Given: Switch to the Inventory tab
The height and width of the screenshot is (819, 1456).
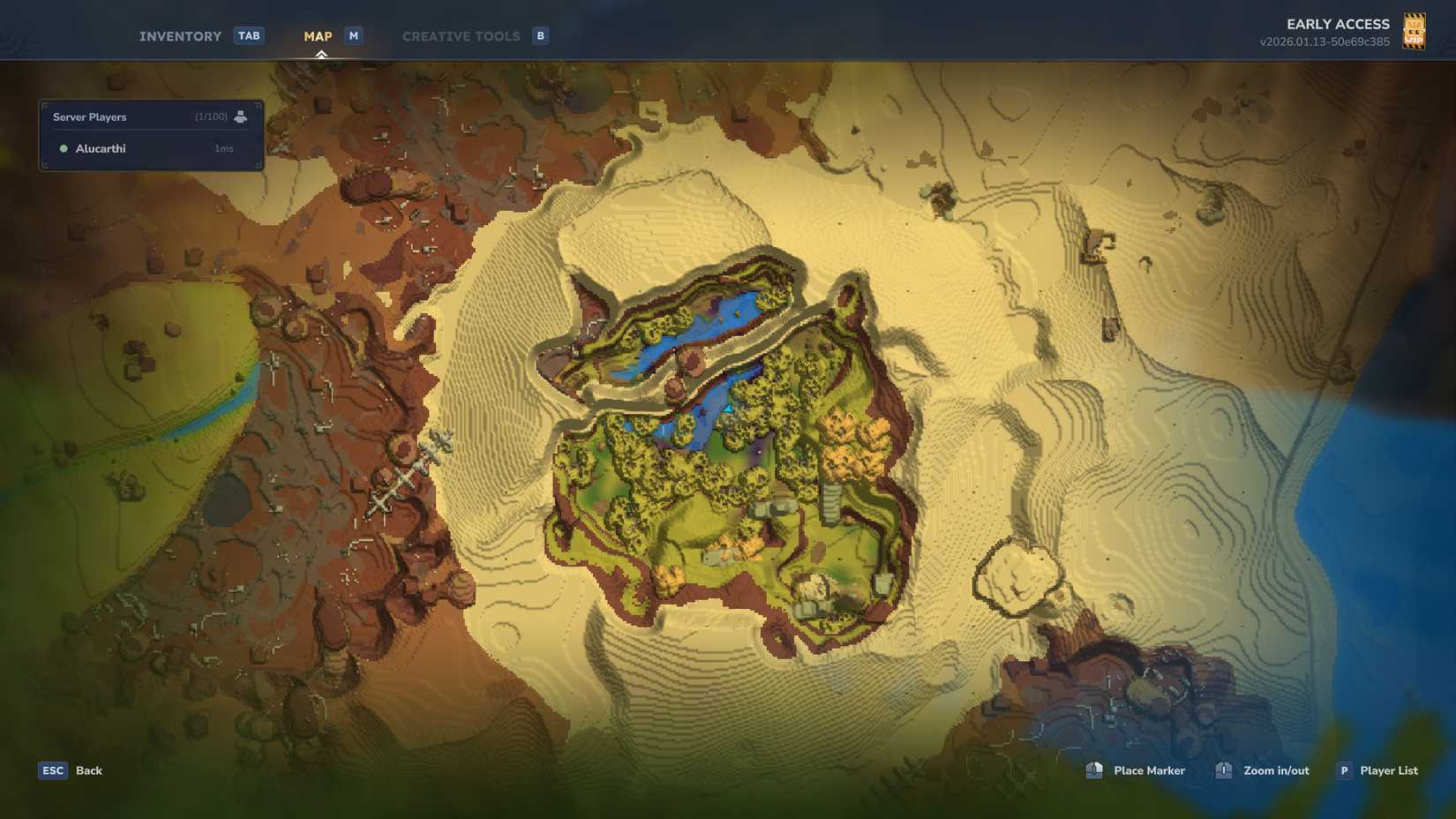Looking at the screenshot, I should pos(179,35).
